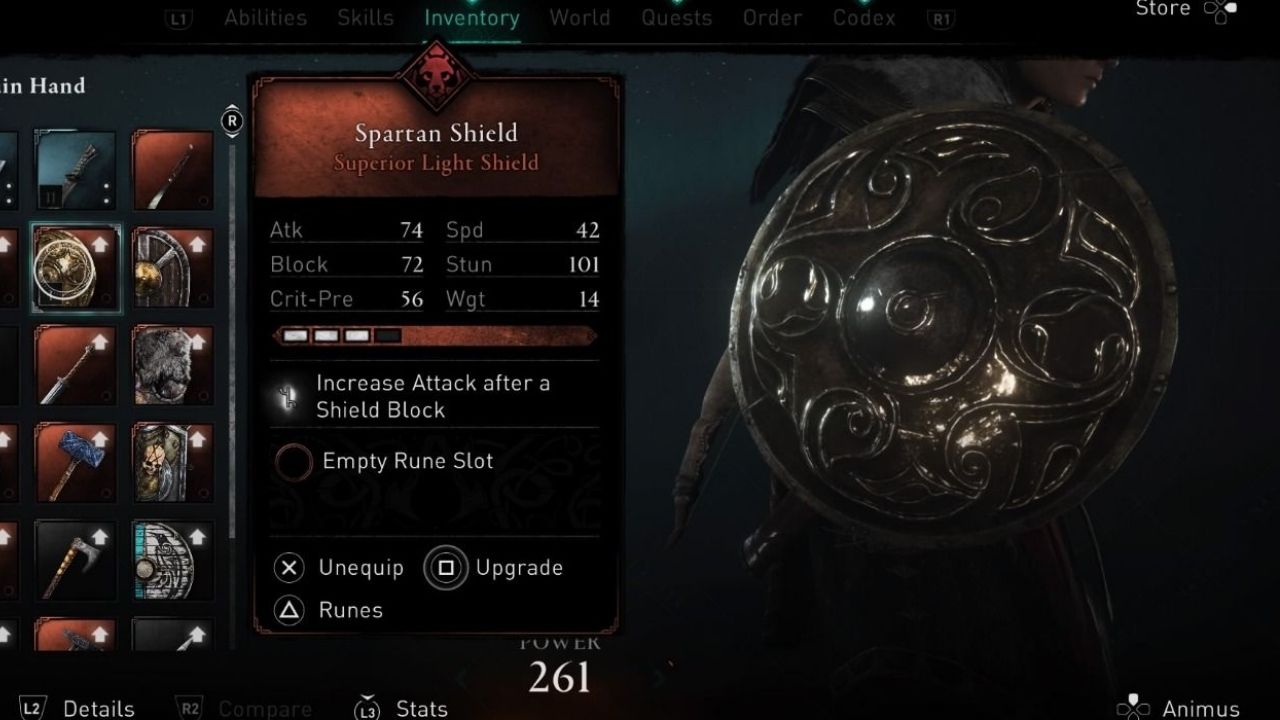The width and height of the screenshot is (1280, 720).
Task: Click the Empty Rune Slot circle
Action: 293,462
